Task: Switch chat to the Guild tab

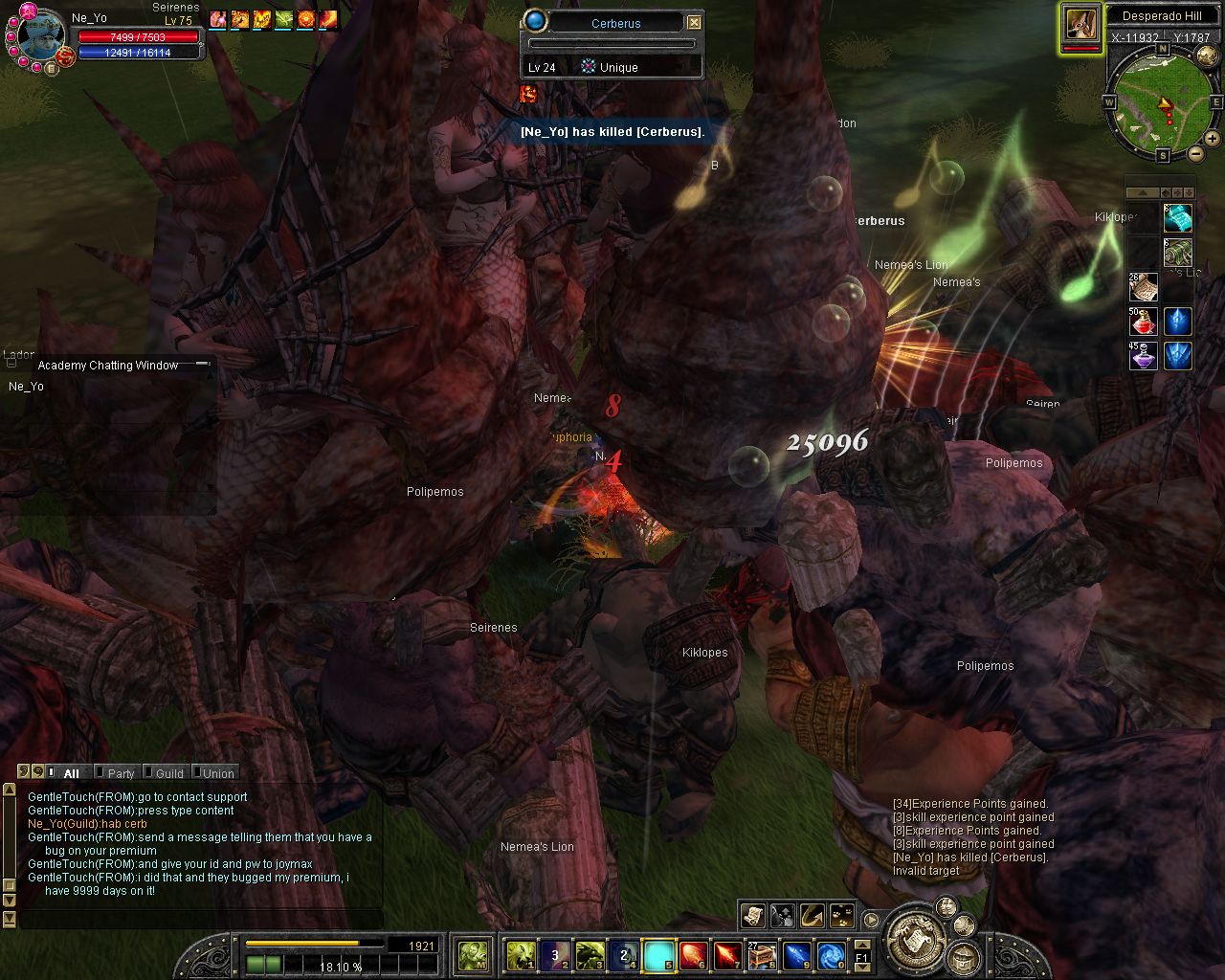Action: (169, 773)
